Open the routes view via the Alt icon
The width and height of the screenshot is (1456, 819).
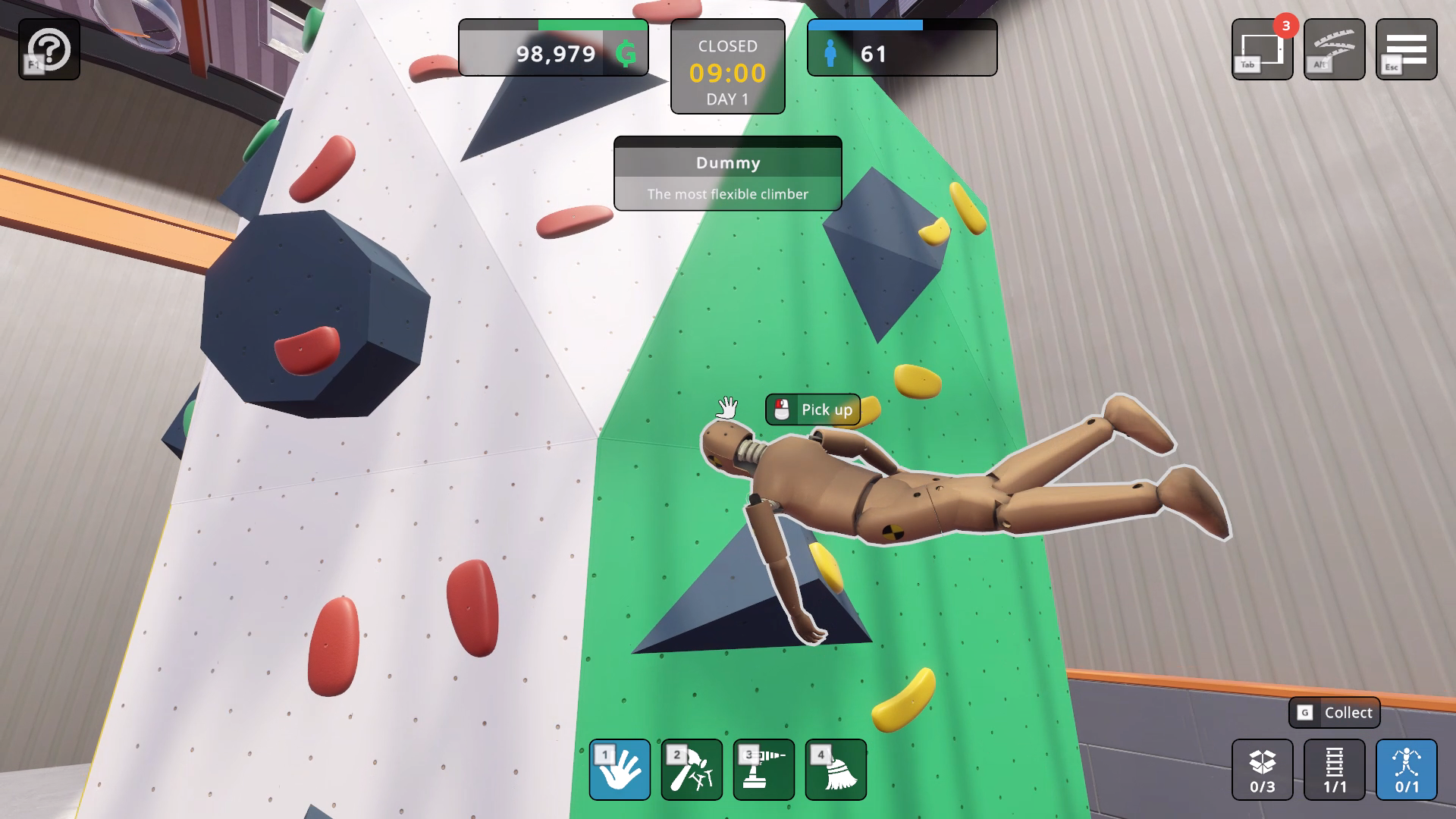click(x=1334, y=49)
